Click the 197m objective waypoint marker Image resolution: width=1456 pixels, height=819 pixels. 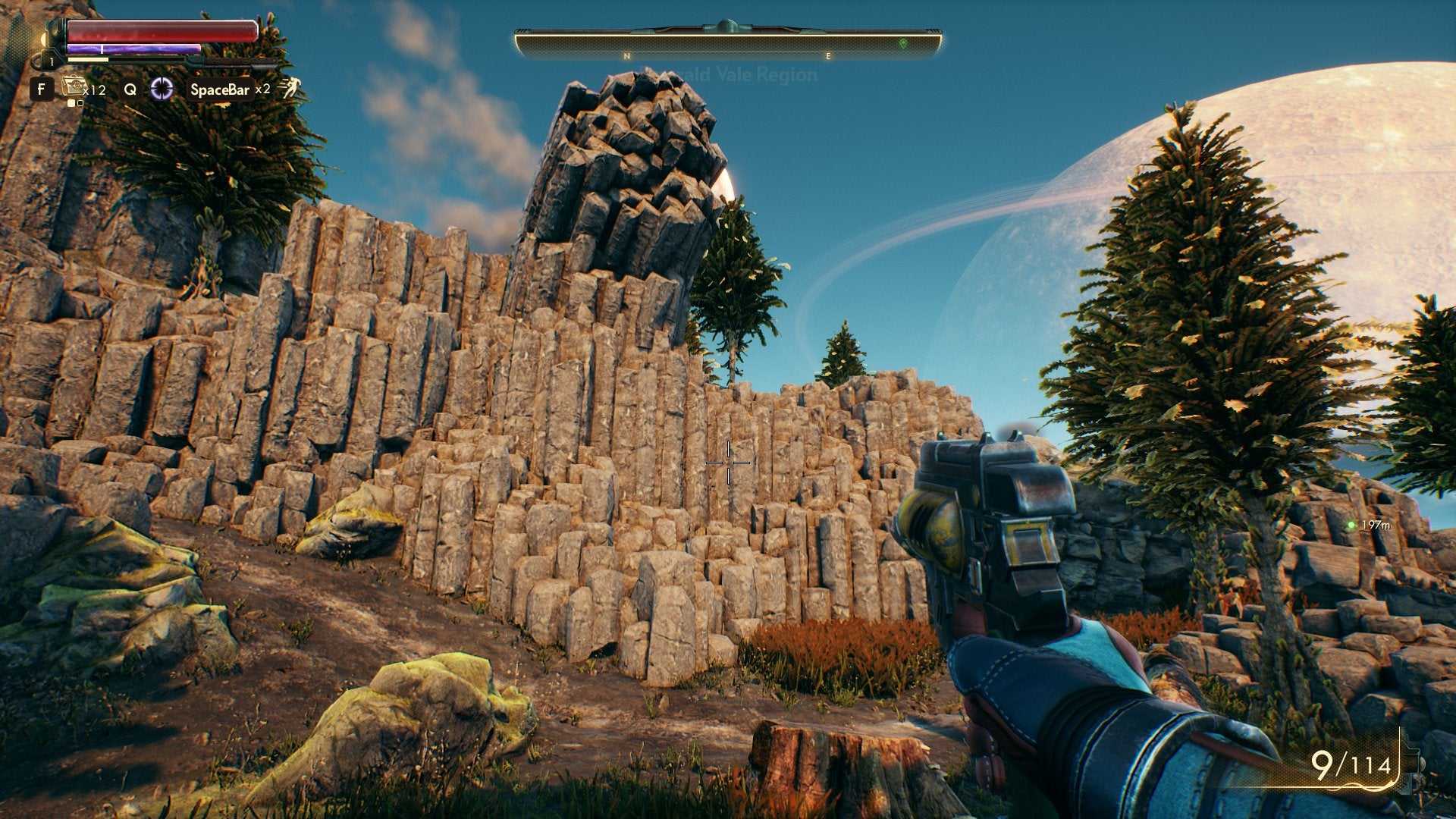[1351, 525]
